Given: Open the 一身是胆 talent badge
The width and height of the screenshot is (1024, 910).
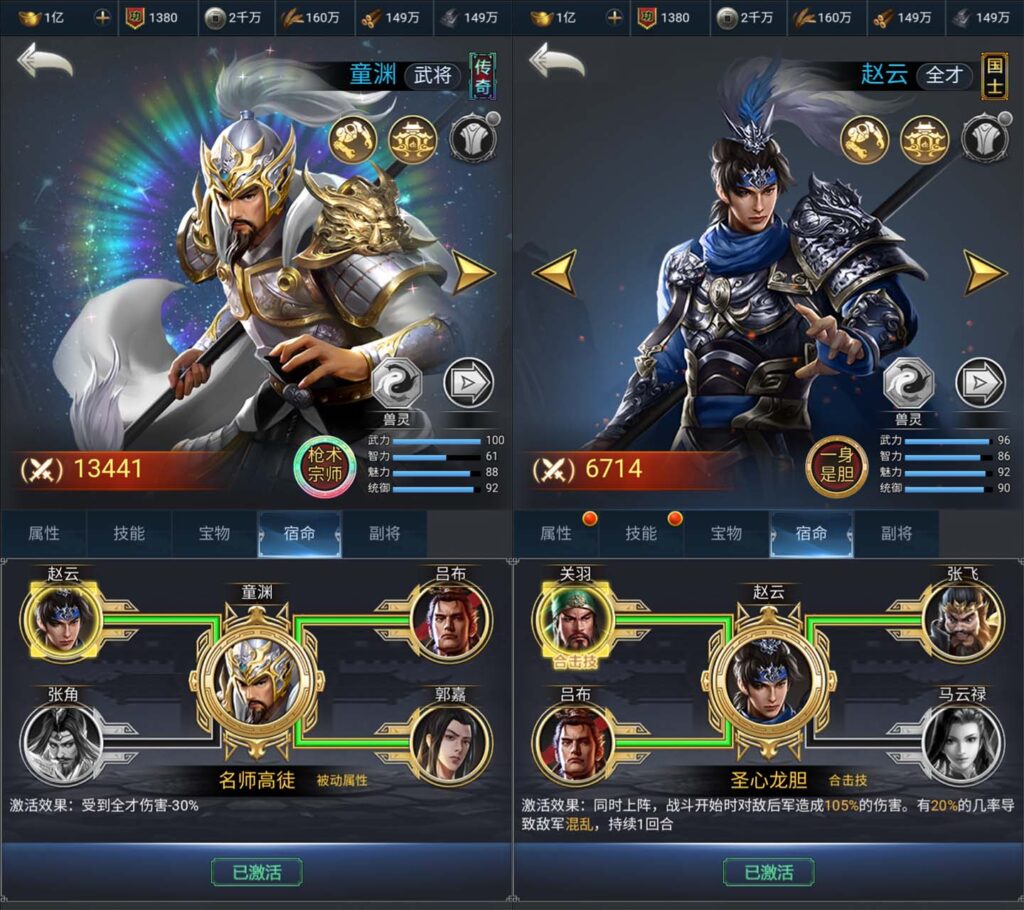Looking at the screenshot, I should click(x=836, y=466).
